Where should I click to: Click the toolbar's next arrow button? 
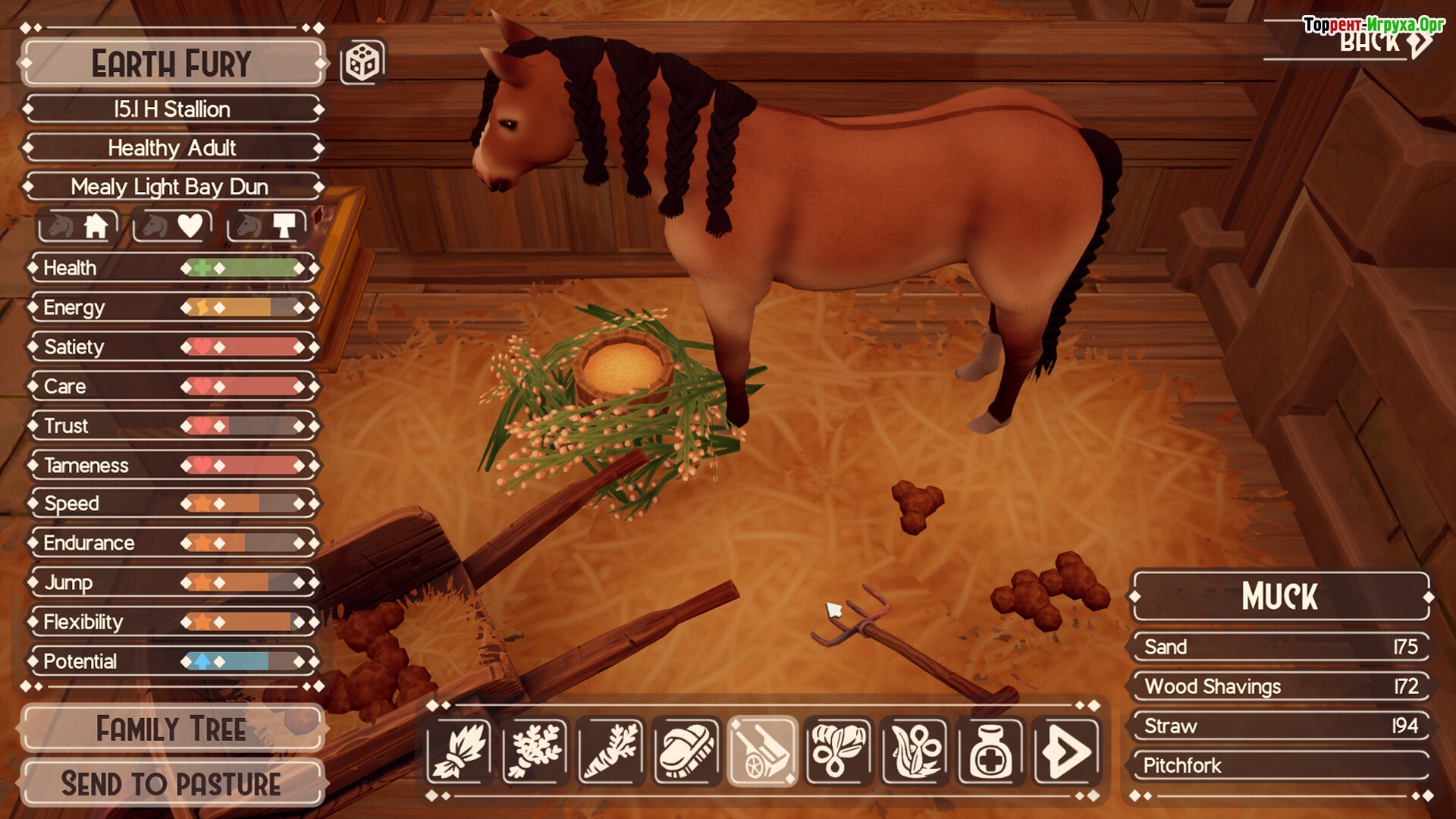click(x=1066, y=752)
